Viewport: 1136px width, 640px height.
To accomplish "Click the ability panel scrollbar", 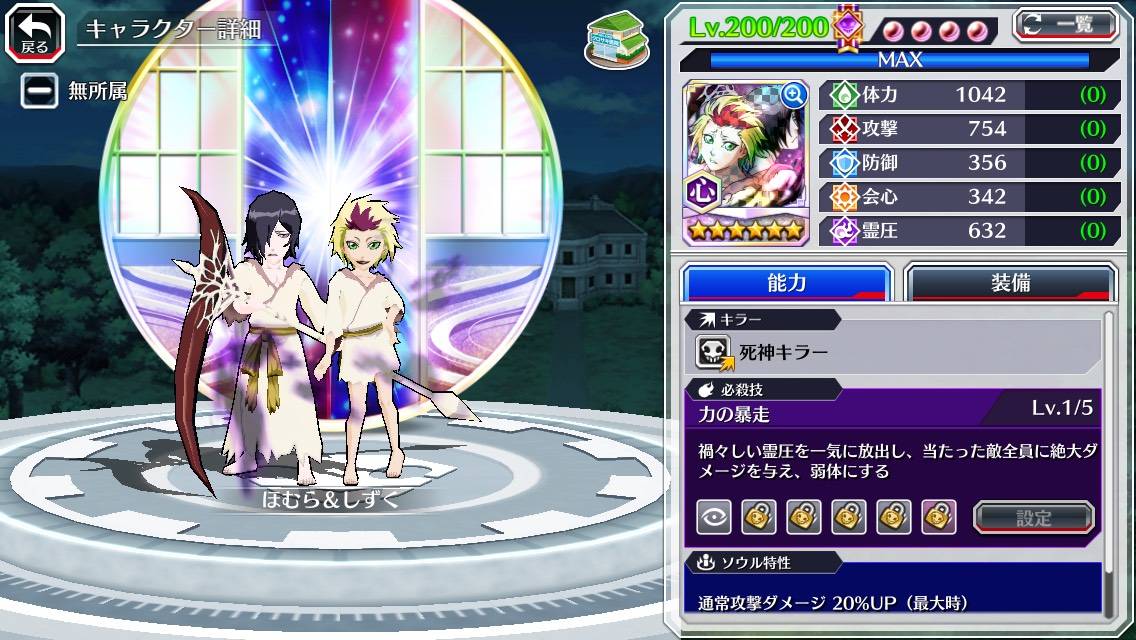I will (x=1107, y=460).
